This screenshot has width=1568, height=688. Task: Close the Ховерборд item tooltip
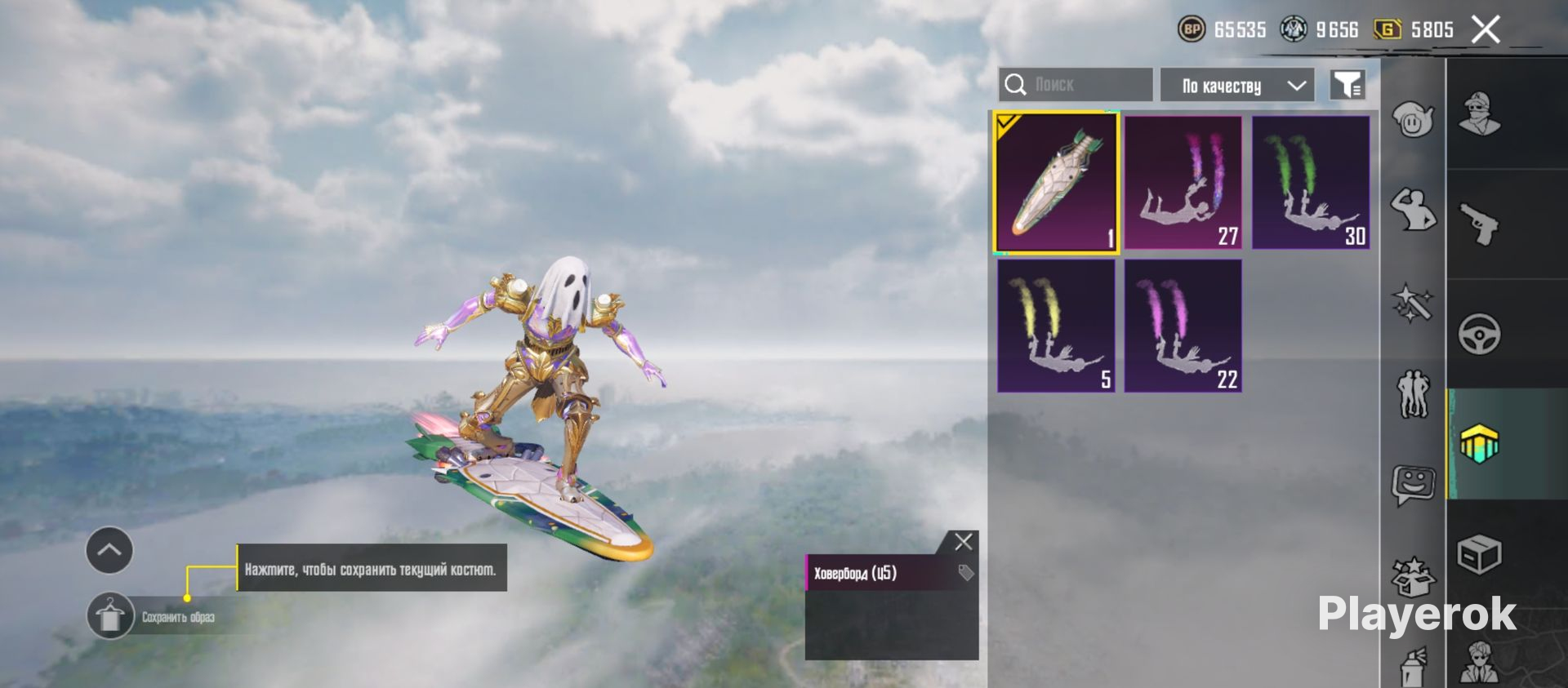pyautogui.click(x=964, y=542)
